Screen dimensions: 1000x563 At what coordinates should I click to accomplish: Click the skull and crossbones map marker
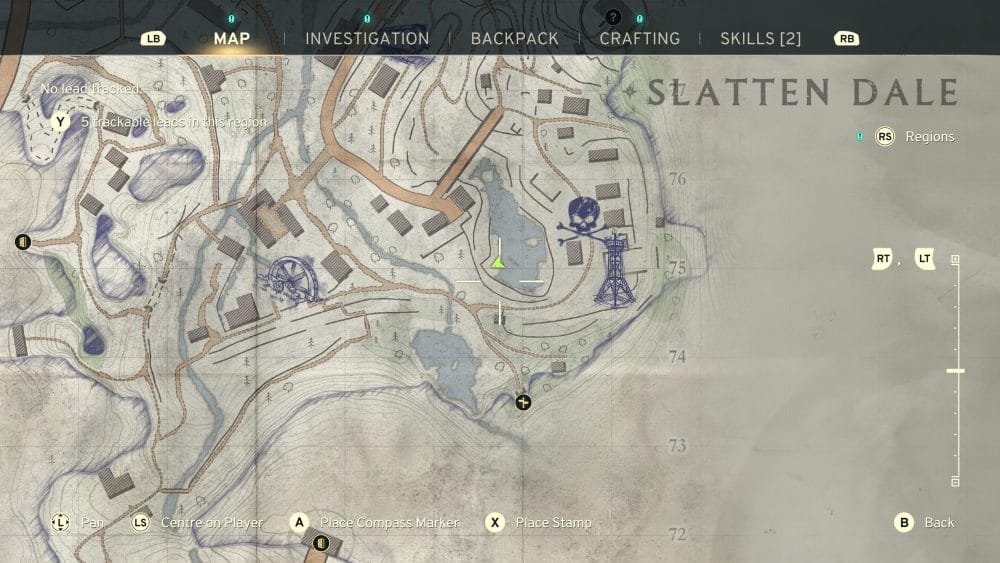(x=585, y=220)
